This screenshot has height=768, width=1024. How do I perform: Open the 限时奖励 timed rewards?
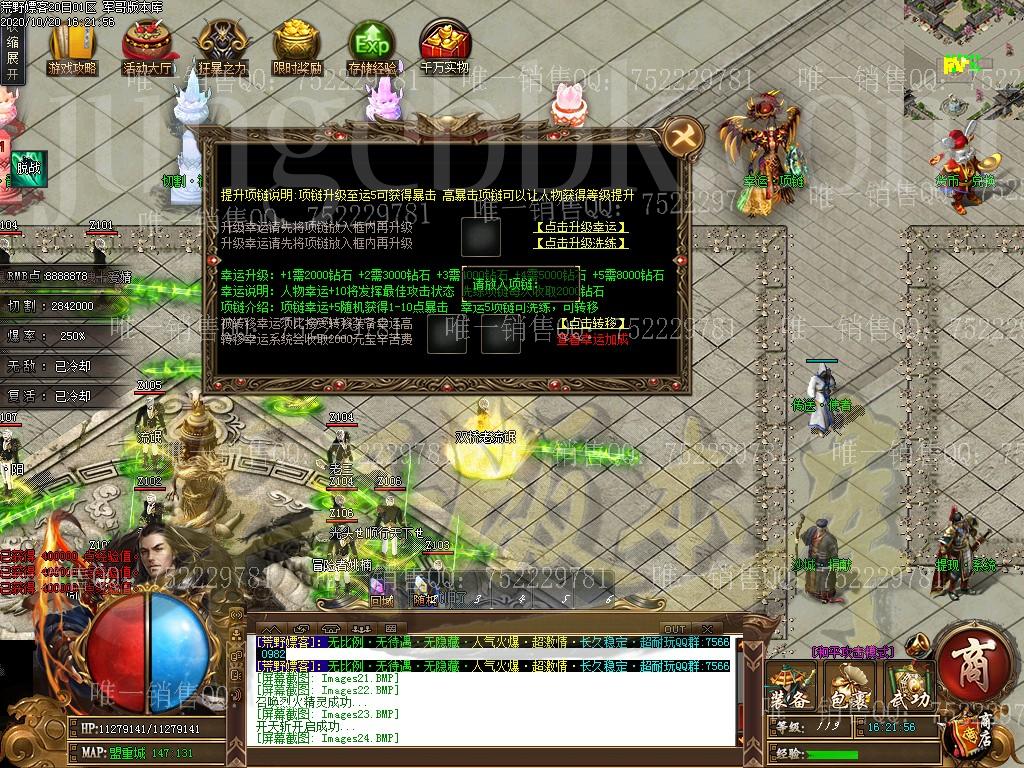(296, 50)
